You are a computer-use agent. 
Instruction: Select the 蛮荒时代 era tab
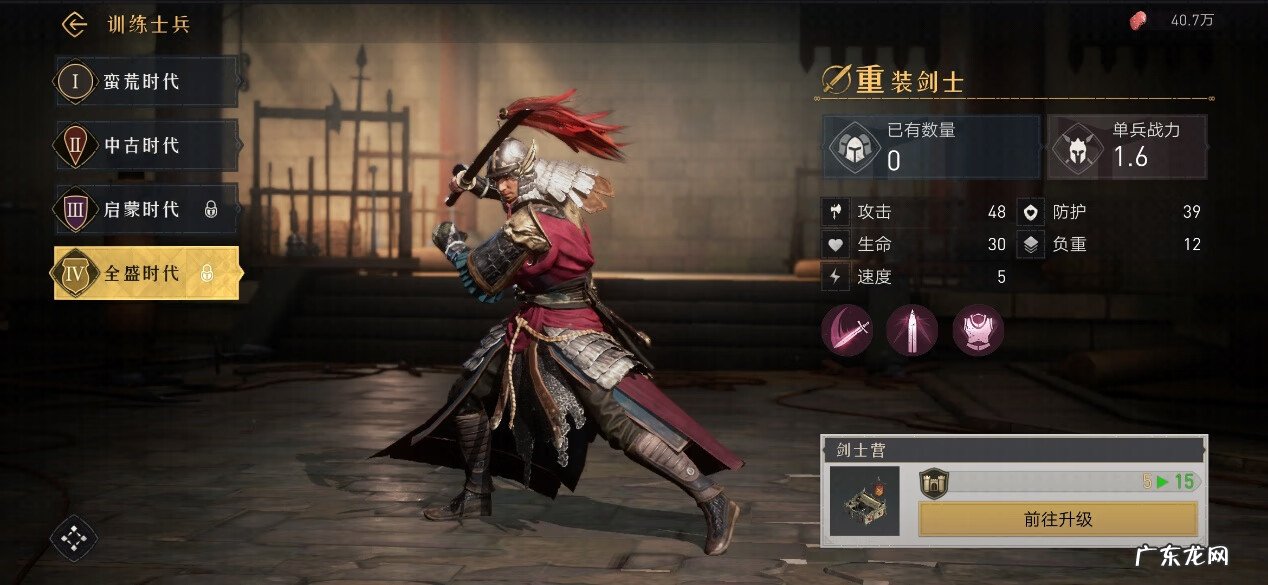click(146, 82)
